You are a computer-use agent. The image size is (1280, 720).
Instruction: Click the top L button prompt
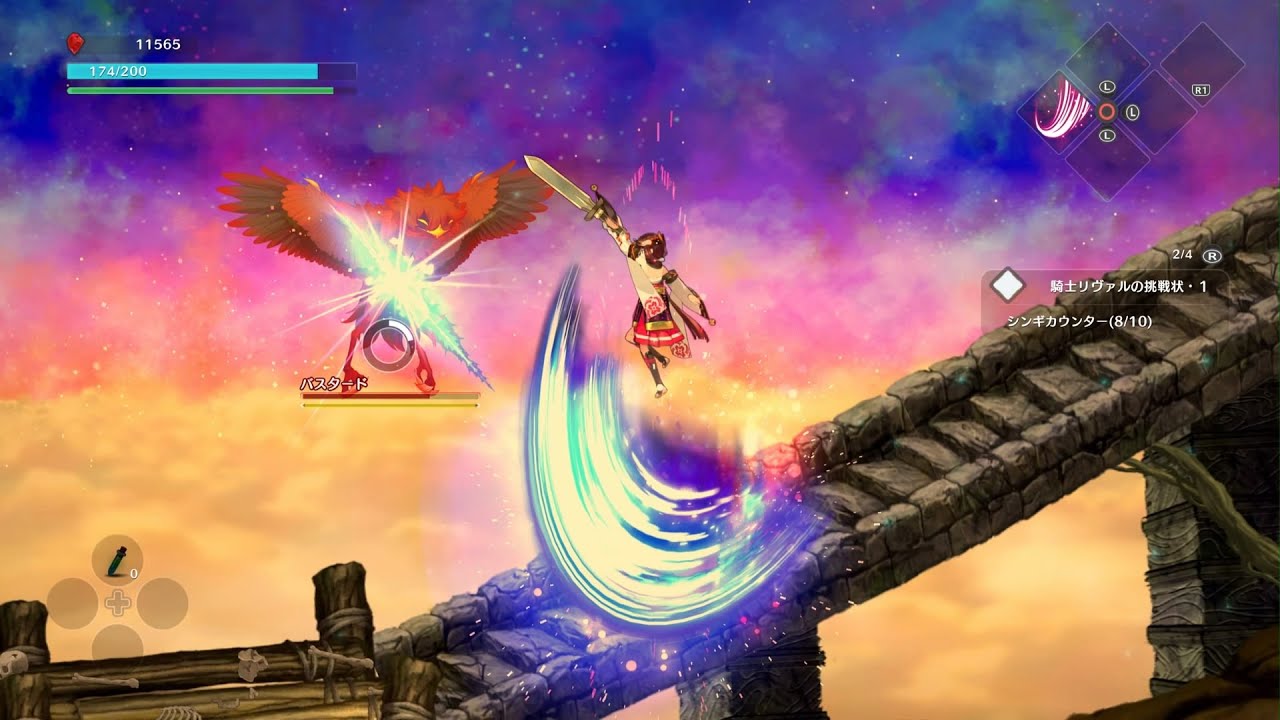[x=1107, y=86]
